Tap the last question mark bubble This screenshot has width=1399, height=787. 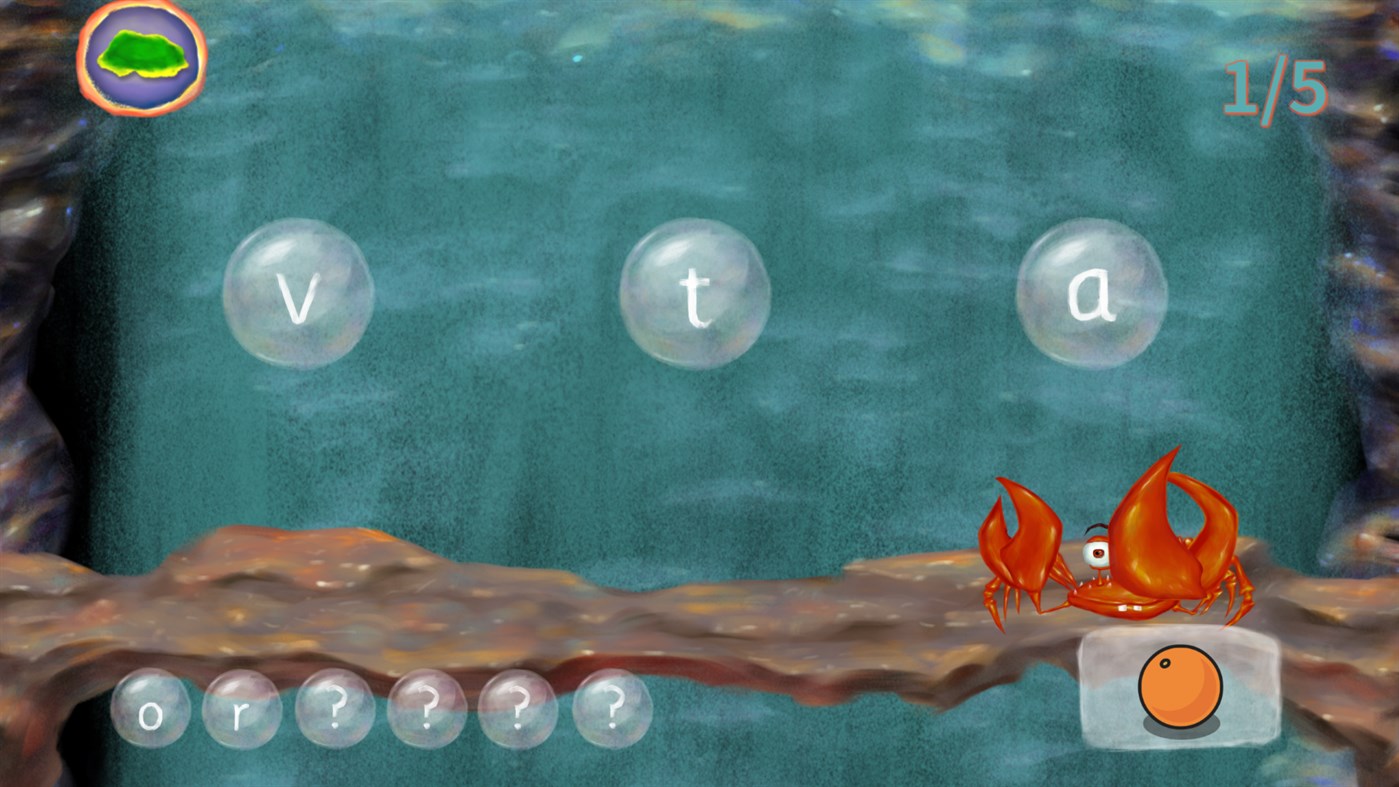(613, 709)
